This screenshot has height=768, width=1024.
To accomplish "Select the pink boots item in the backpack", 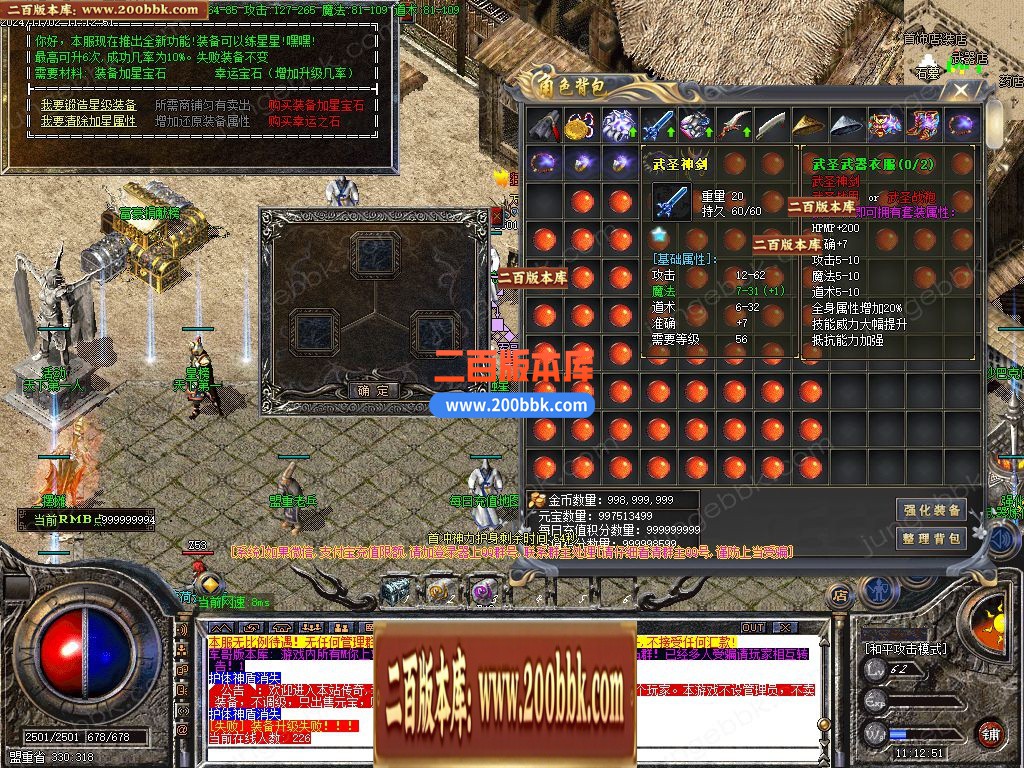I will coord(923,126).
